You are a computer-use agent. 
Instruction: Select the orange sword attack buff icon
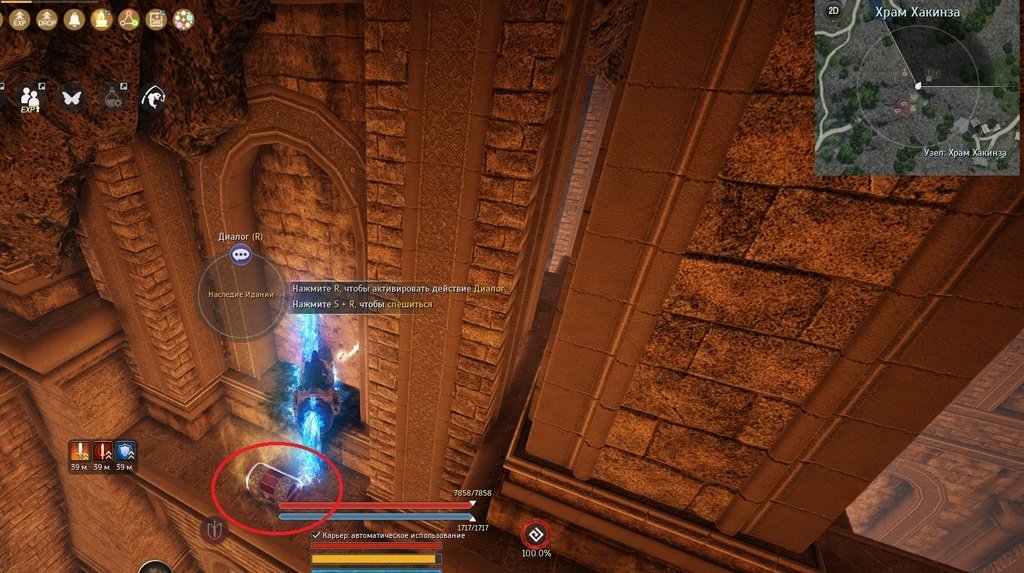81,451
